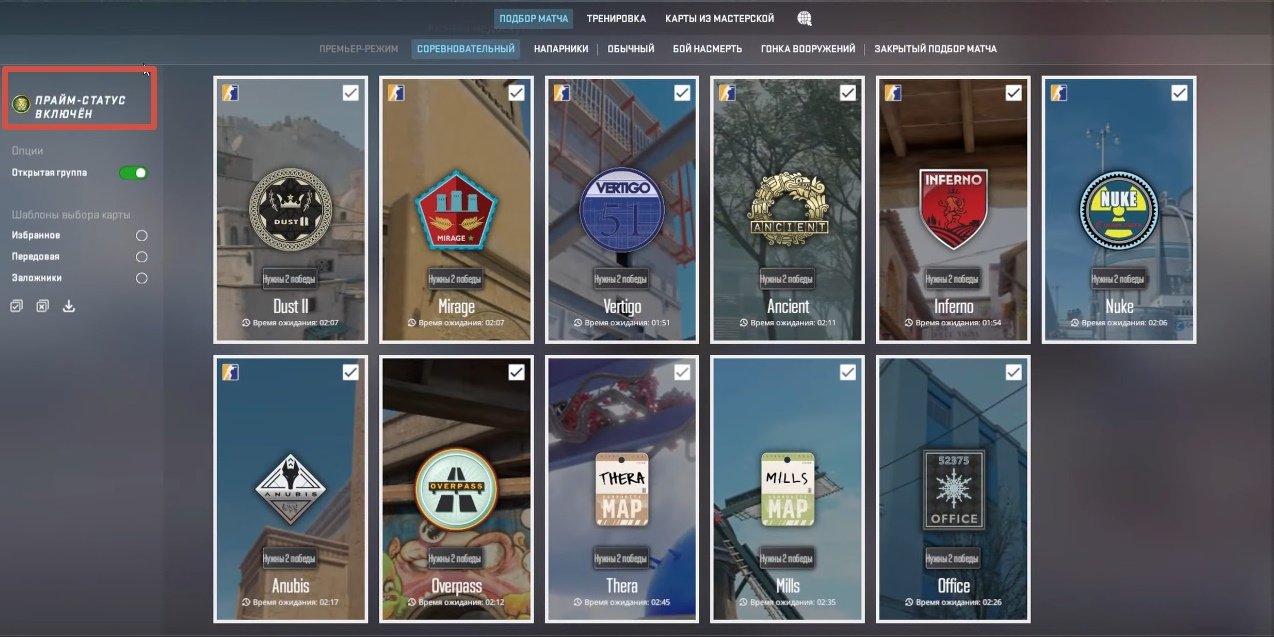Toggle the Открытая группа switch
This screenshot has height=637, width=1274.
[x=133, y=173]
